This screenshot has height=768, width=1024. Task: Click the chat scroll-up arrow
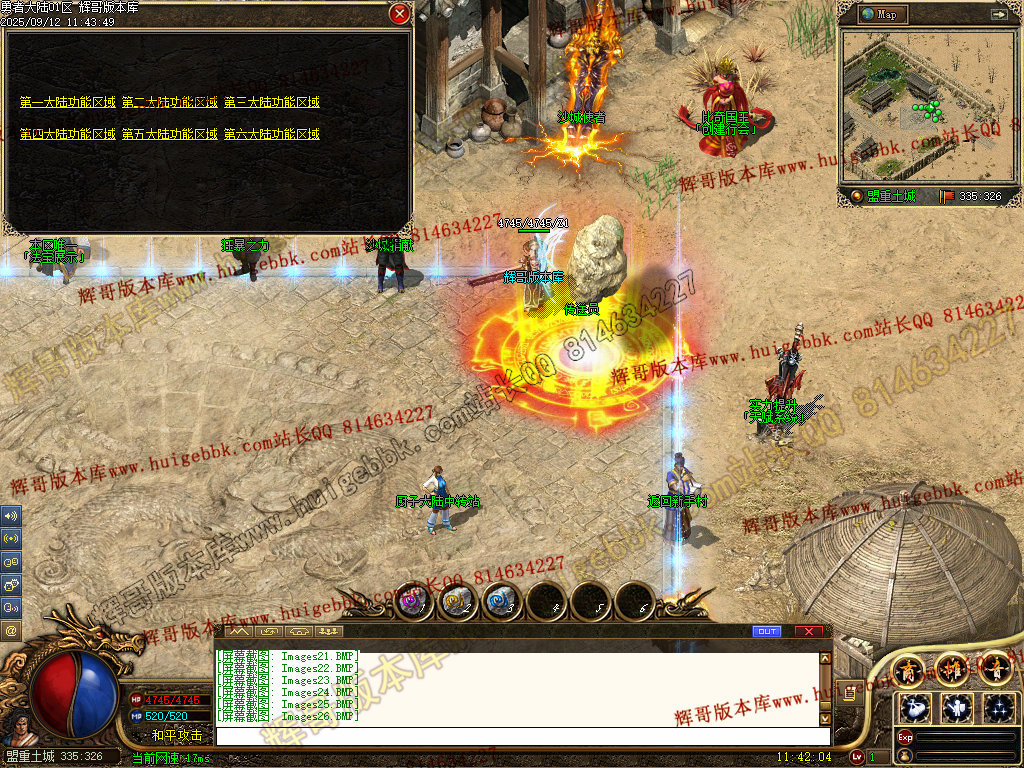[x=825, y=659]
